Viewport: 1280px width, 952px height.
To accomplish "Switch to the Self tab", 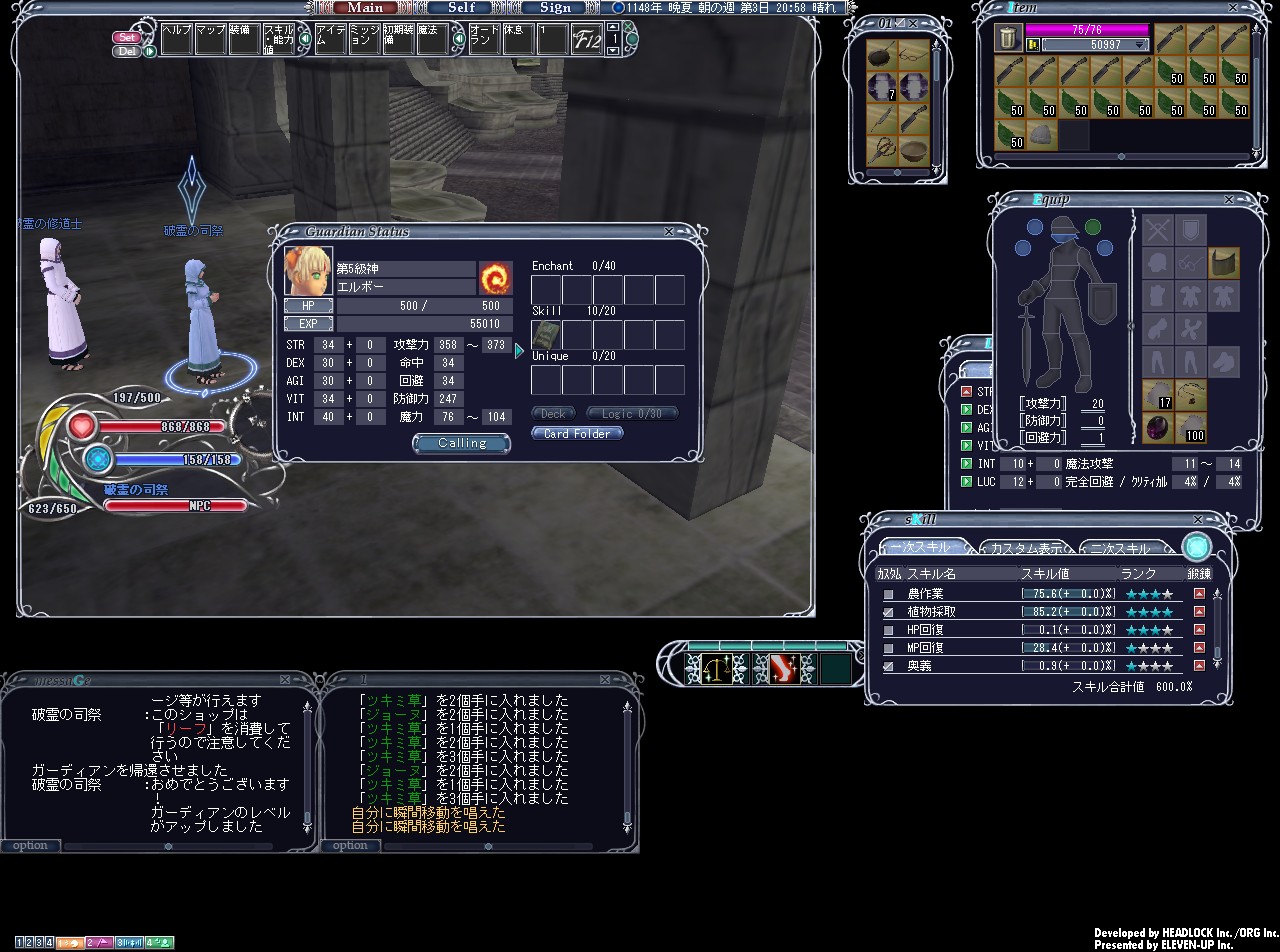I will tap(461, 7).
